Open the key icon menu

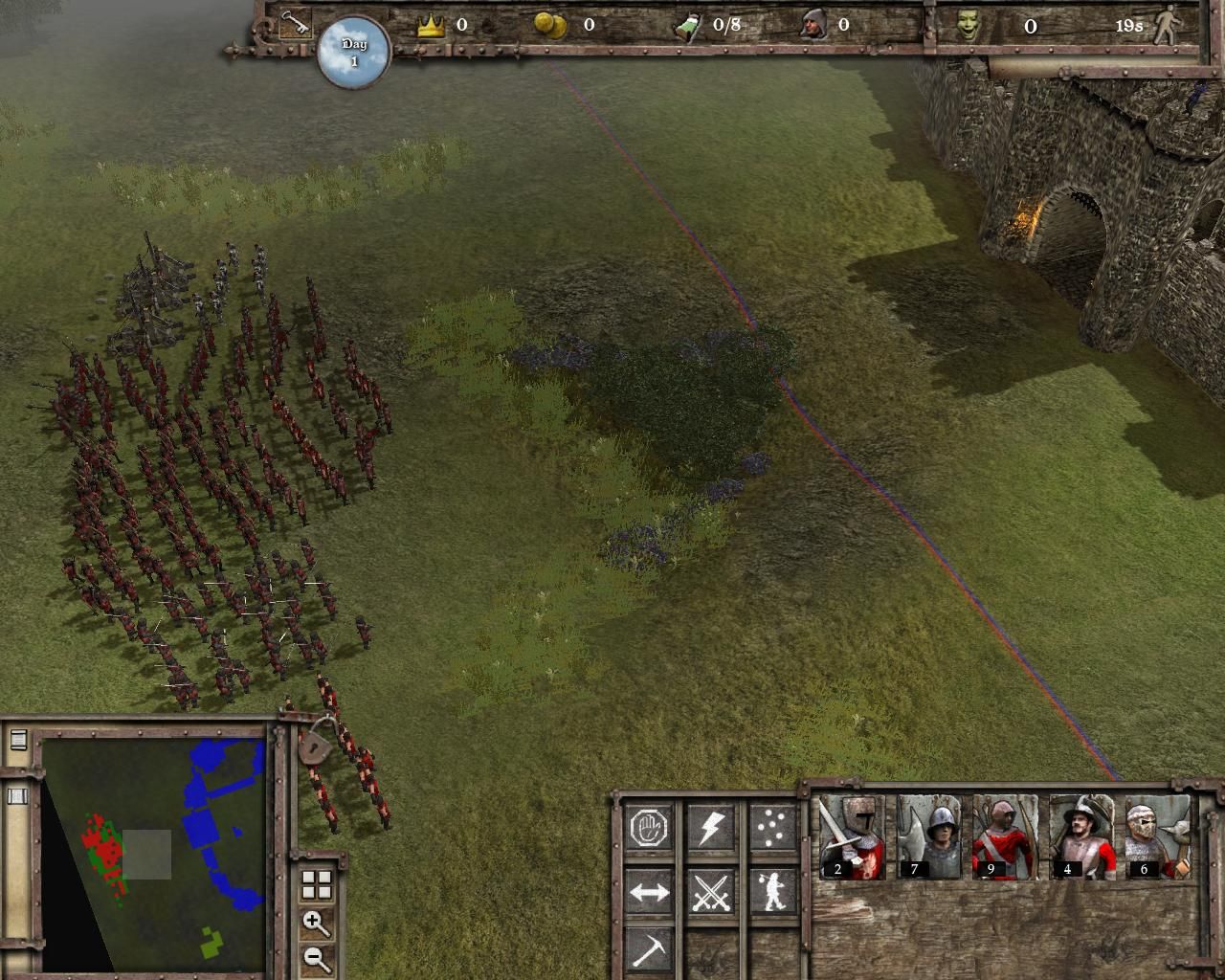click(x=295, y=24)
